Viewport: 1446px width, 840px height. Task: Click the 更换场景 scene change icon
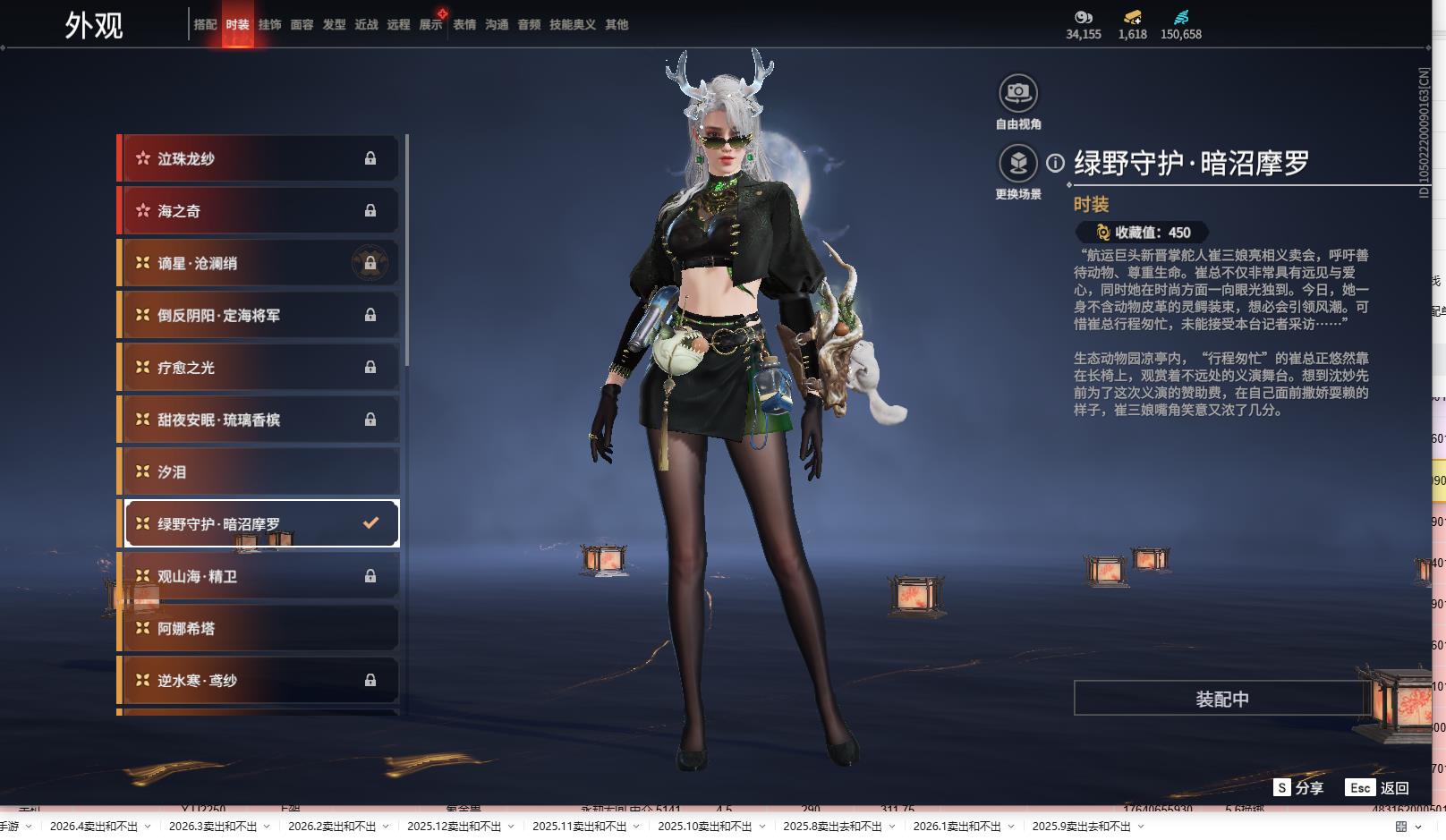[1017, 164]
